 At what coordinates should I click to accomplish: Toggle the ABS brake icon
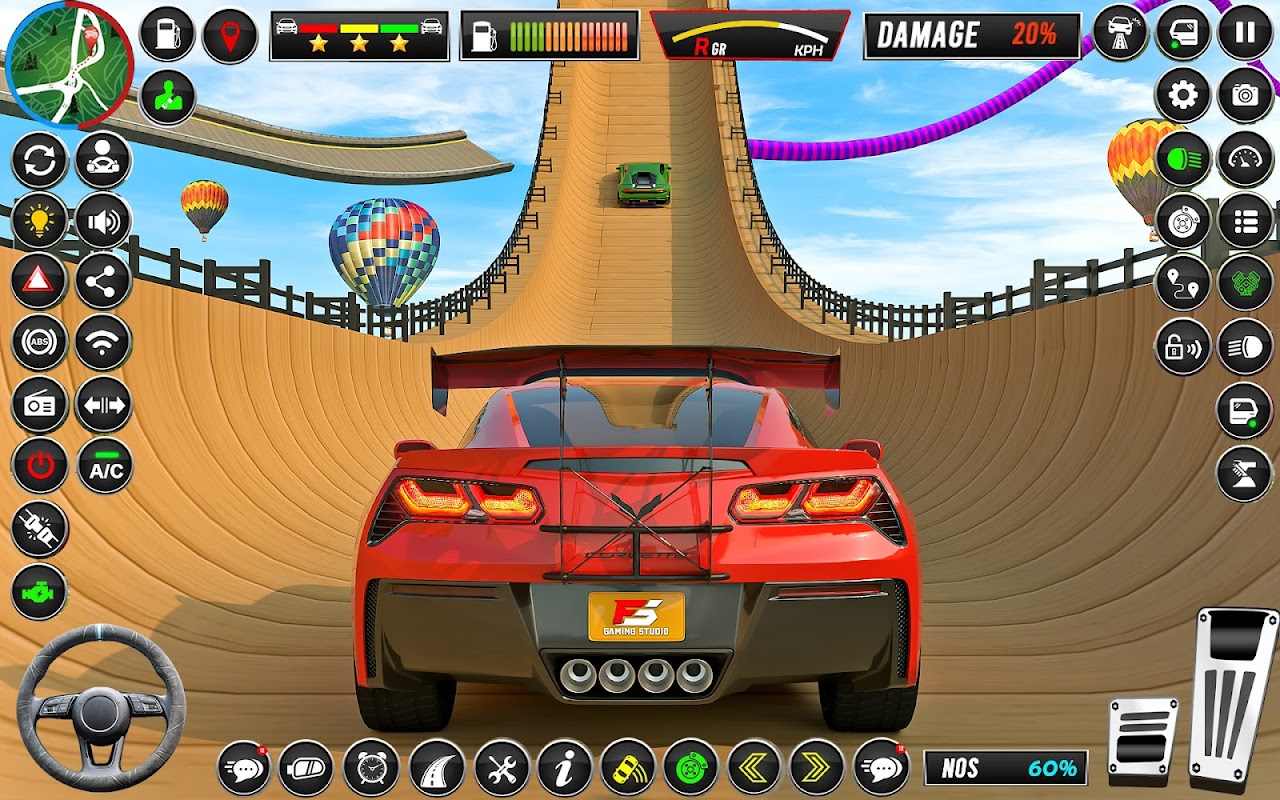[x=40, y=343]
